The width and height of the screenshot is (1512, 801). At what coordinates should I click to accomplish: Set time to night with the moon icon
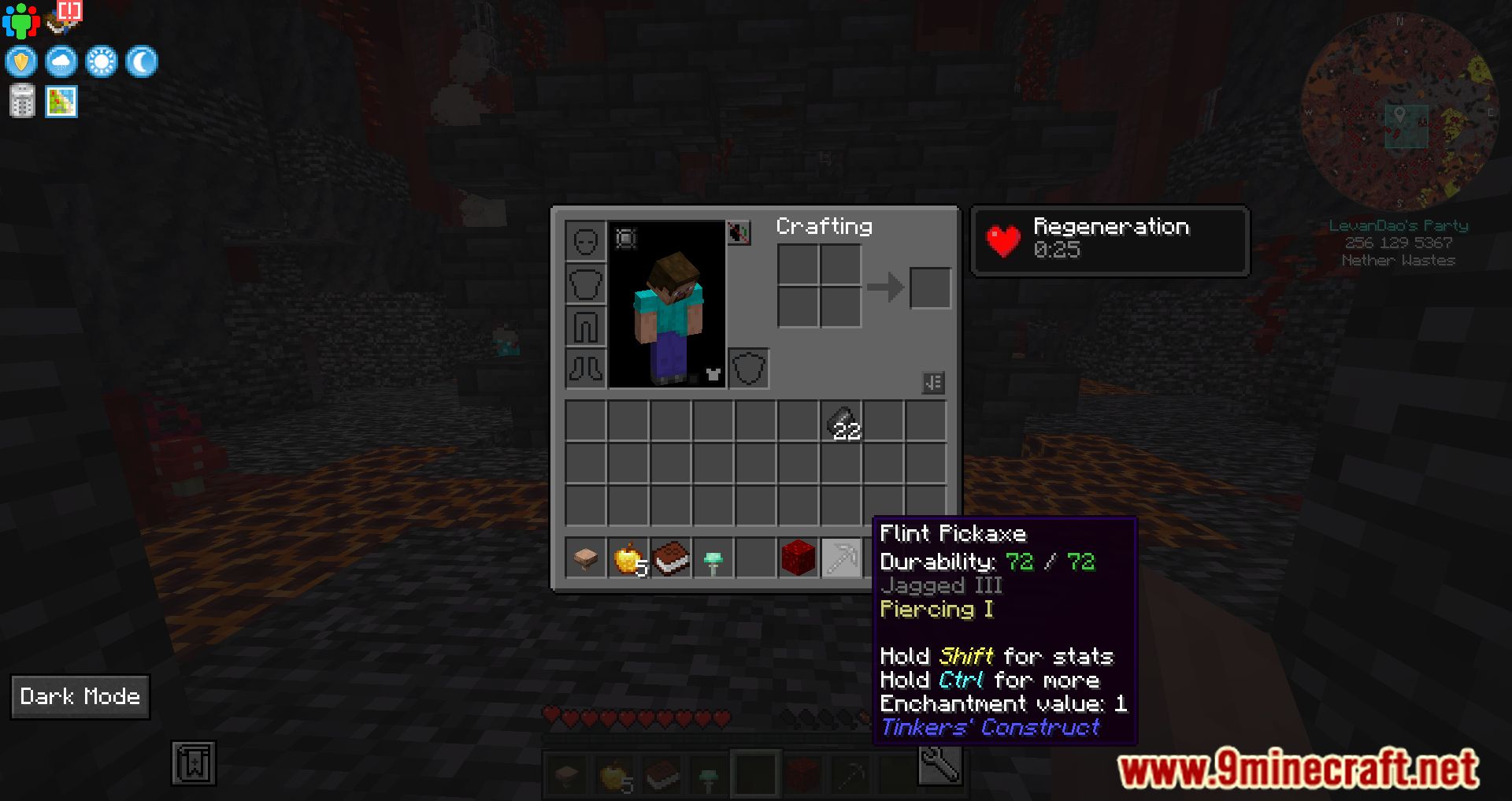(139, 61)
